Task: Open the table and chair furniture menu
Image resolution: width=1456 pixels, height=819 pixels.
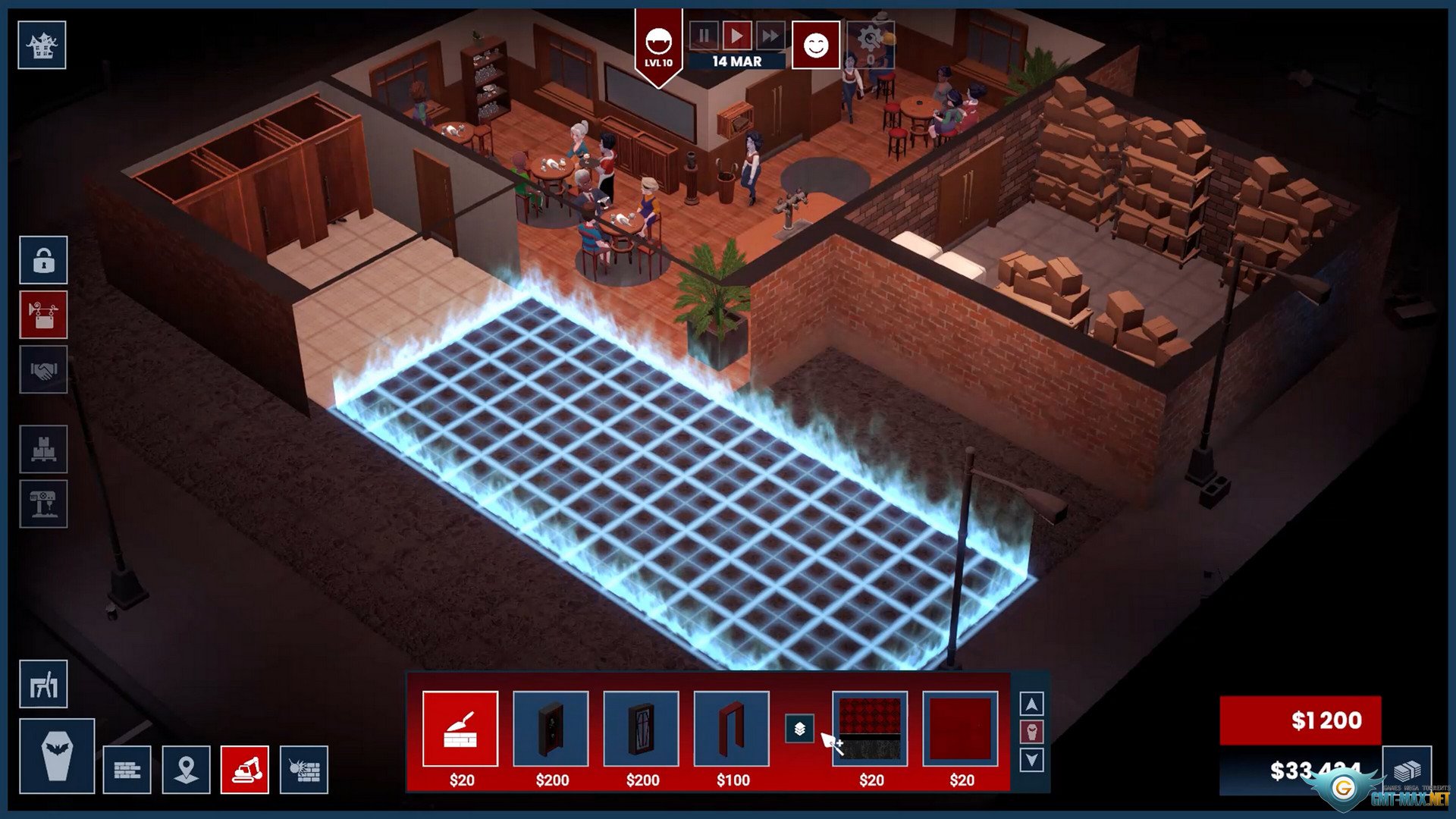Action: [x=43, y=684]
